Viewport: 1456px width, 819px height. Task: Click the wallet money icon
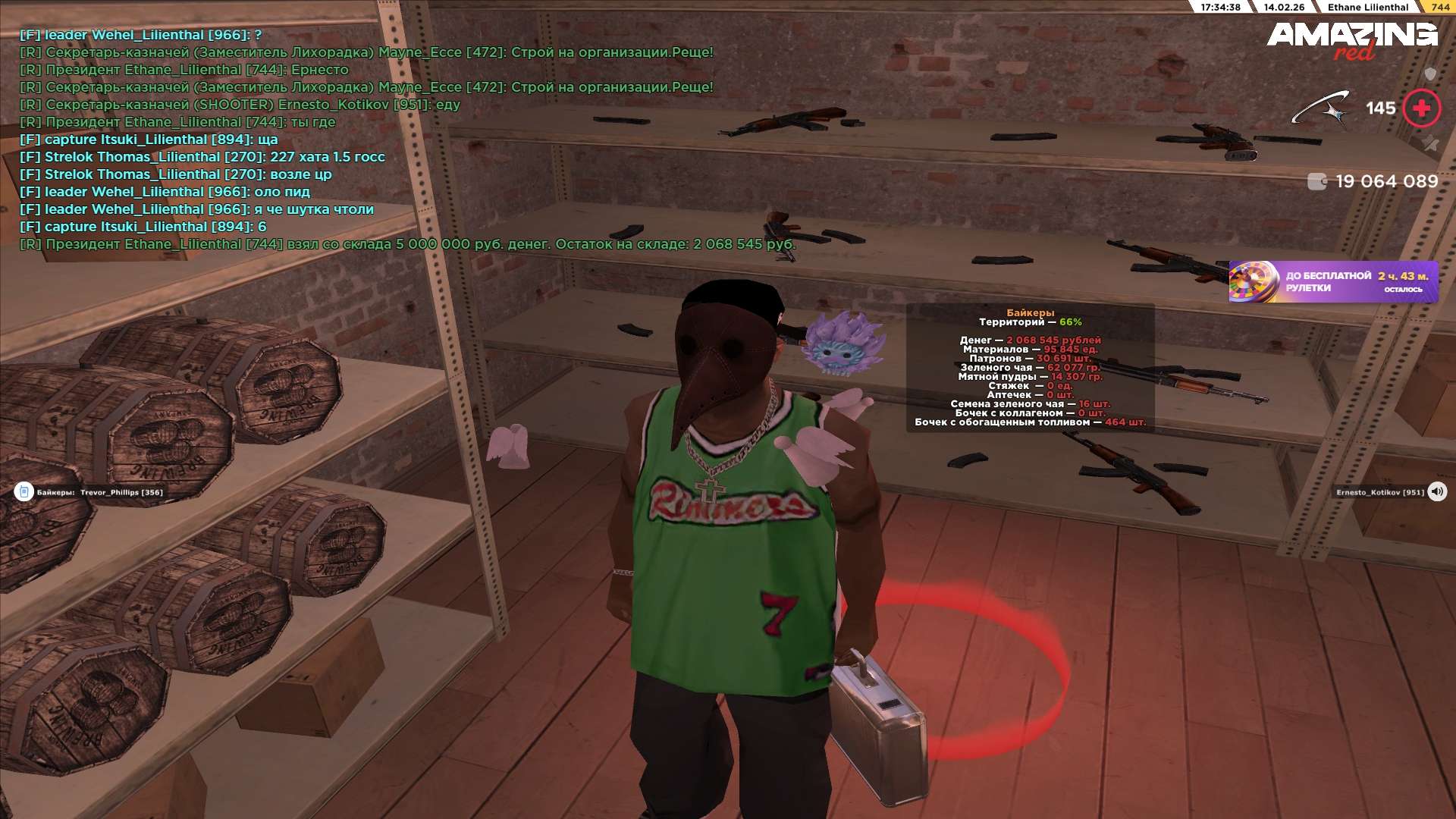pyautogui.click(x=1317, y=182)
